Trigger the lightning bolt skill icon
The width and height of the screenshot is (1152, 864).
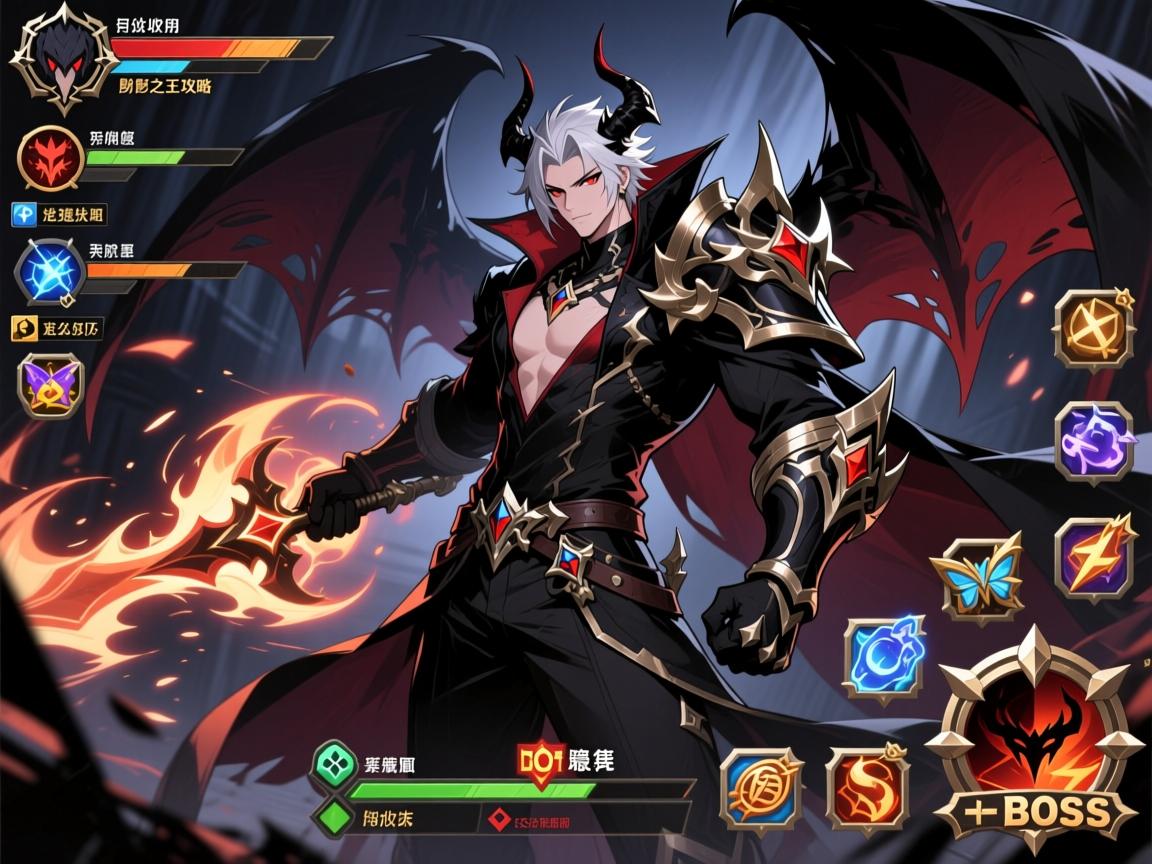click(x=1094, y=555)
